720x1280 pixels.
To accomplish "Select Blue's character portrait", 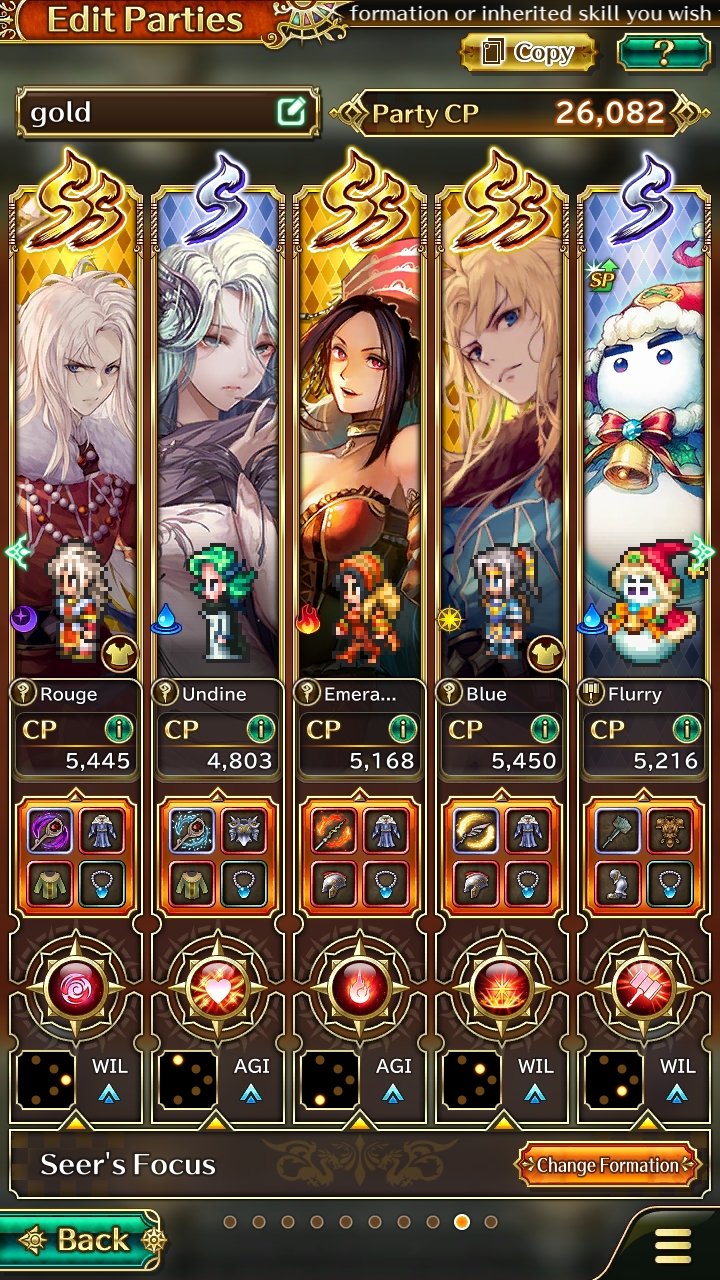I will (x=502, y=430).
